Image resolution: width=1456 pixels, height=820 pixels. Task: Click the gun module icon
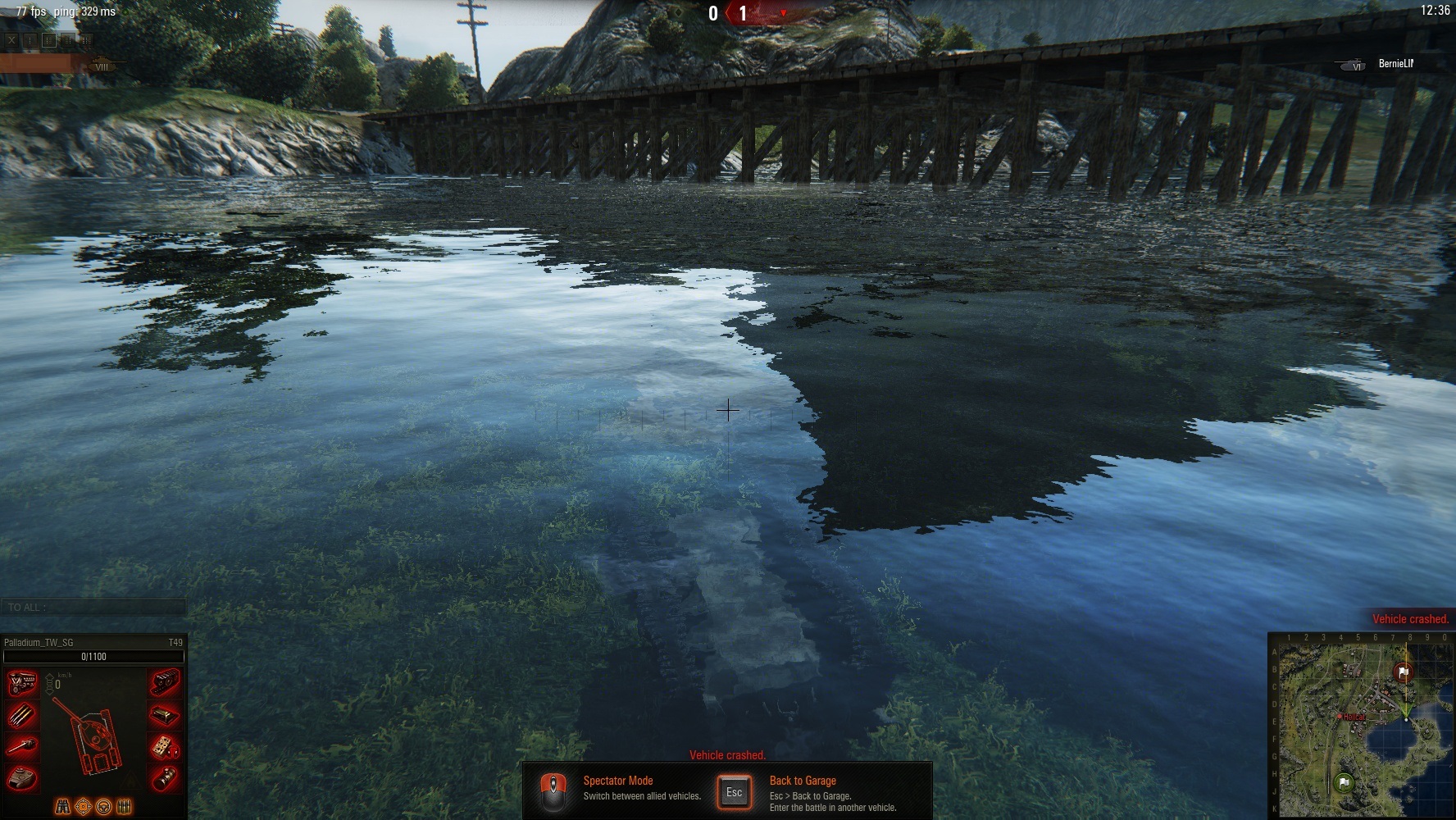[23, 747]
